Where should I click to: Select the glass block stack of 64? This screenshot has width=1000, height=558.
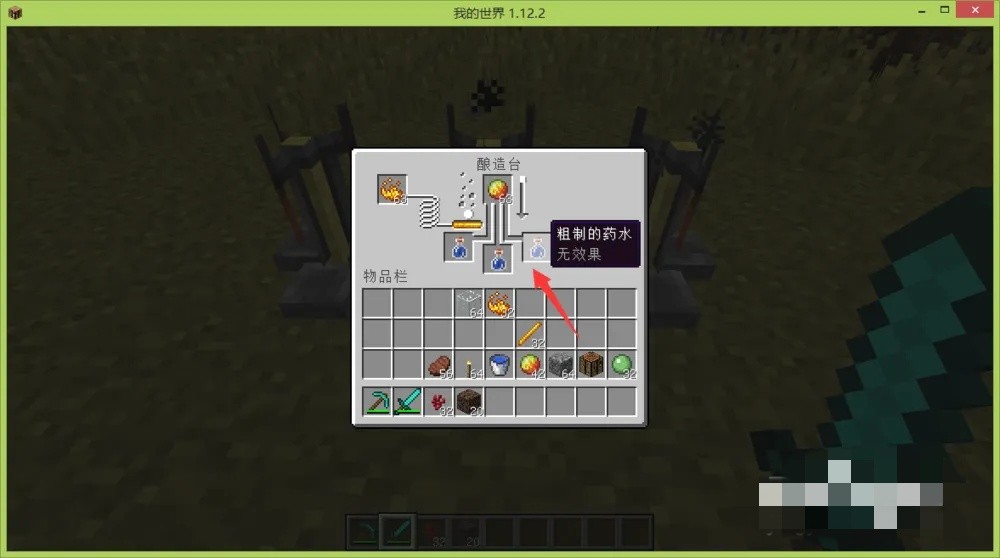[x=468, y=302]
